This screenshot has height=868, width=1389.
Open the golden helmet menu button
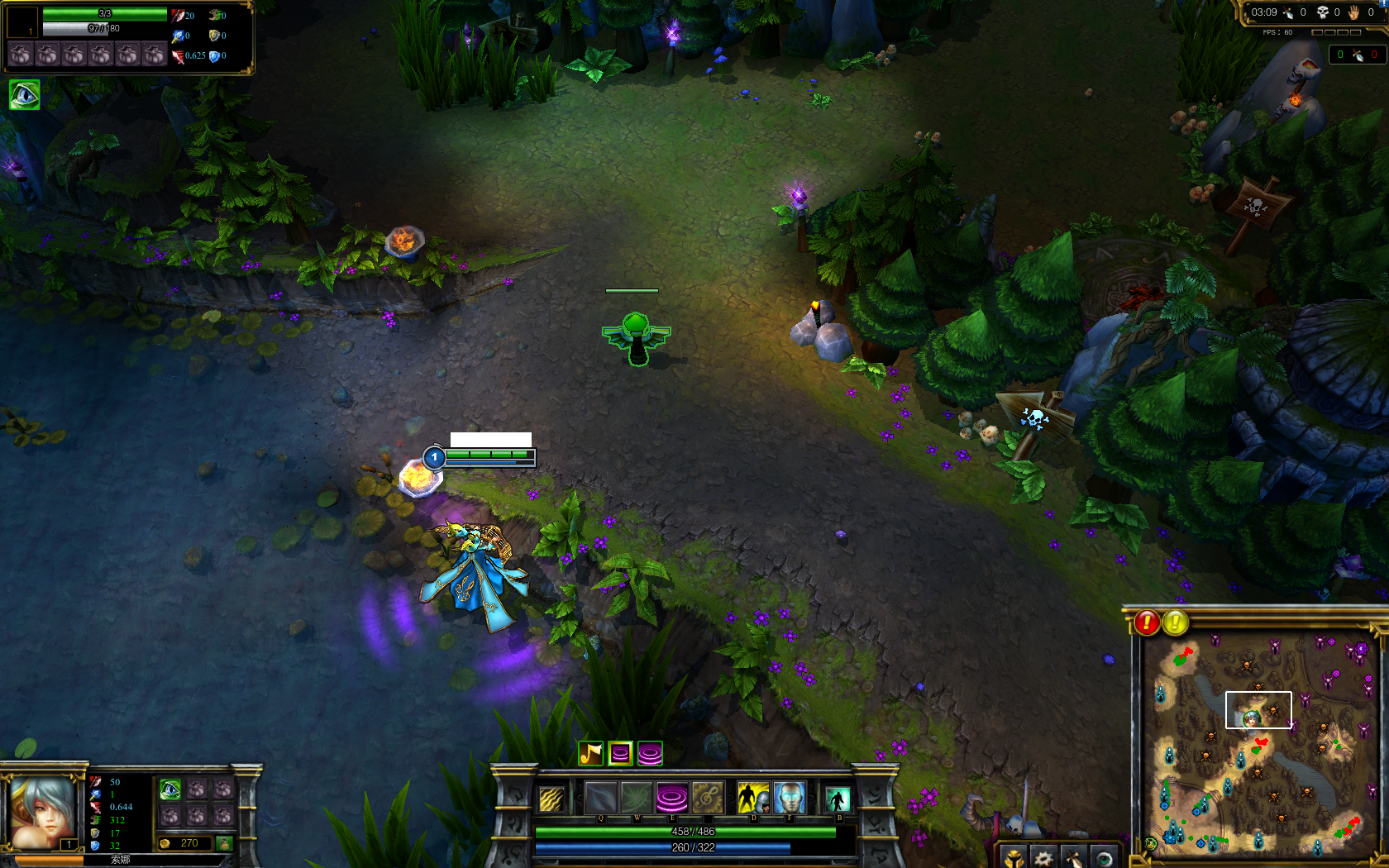(1014, 857)
